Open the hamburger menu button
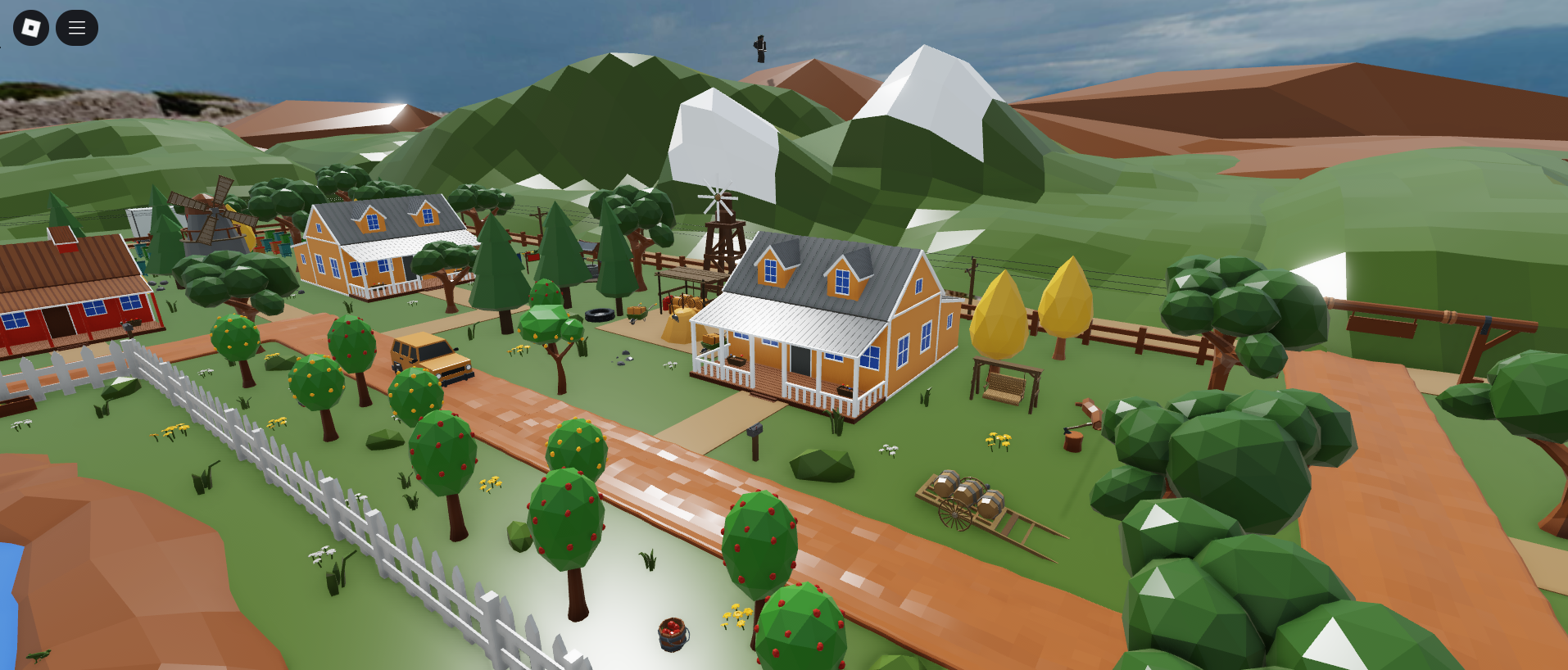The image size is (1568, 670). [77, 28]
